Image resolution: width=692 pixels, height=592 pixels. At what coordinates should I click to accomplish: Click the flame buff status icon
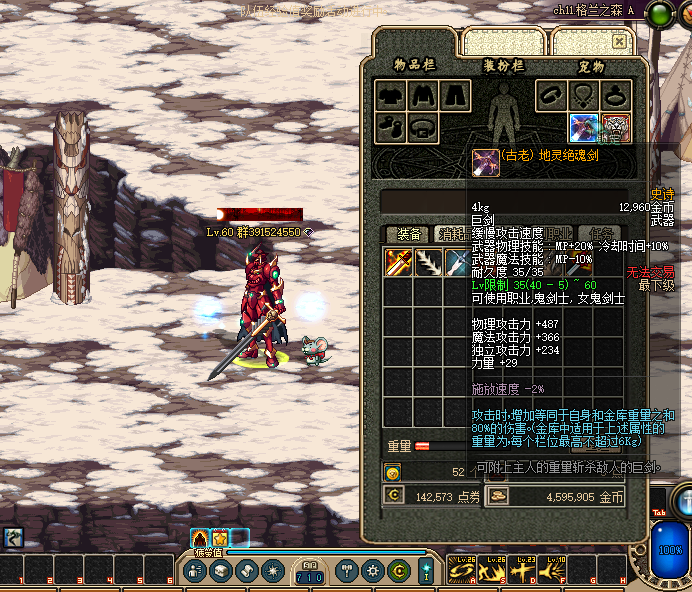(199, 538)
